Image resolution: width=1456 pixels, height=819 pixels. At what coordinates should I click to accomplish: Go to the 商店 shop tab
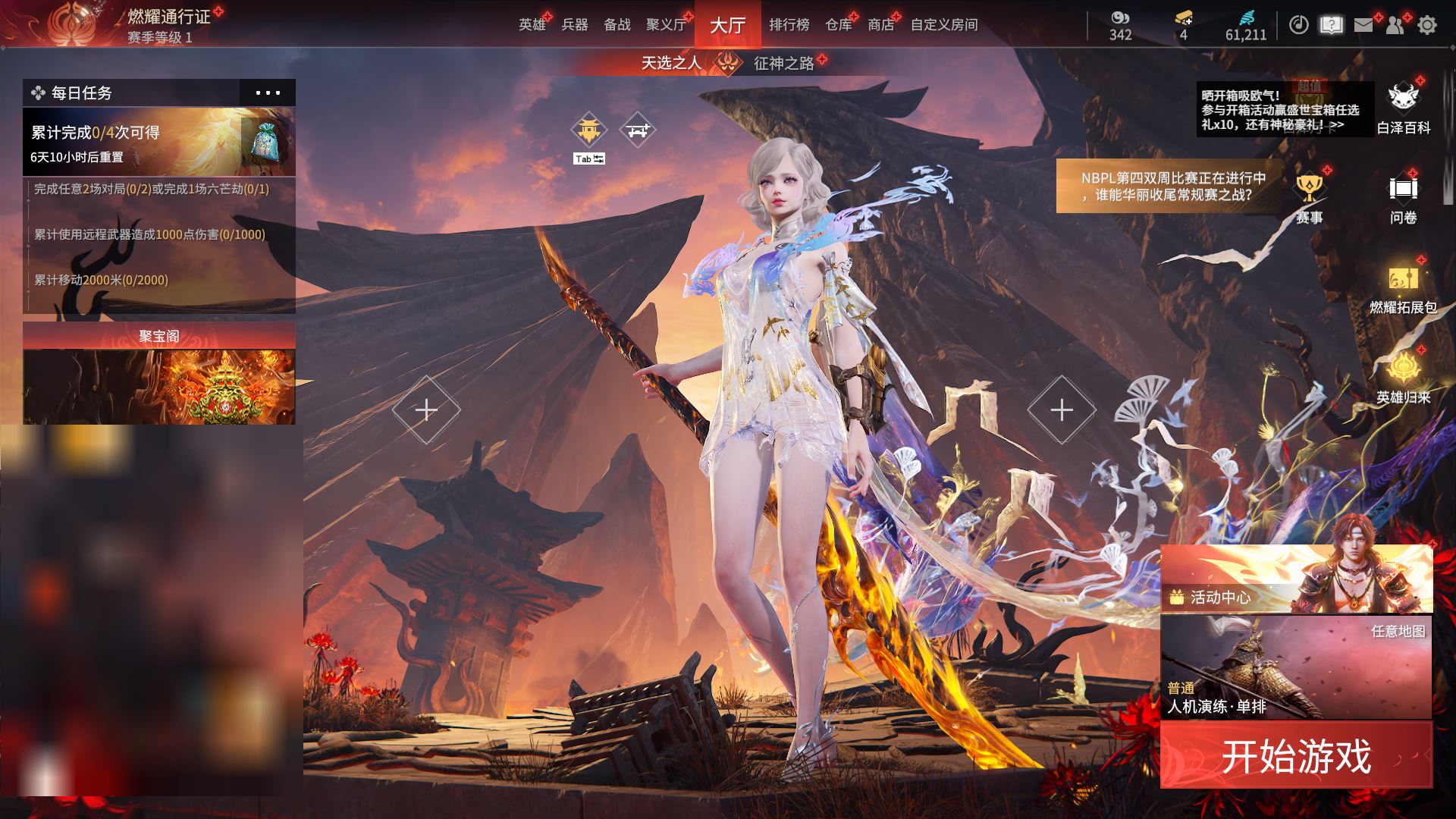(880, 25)
